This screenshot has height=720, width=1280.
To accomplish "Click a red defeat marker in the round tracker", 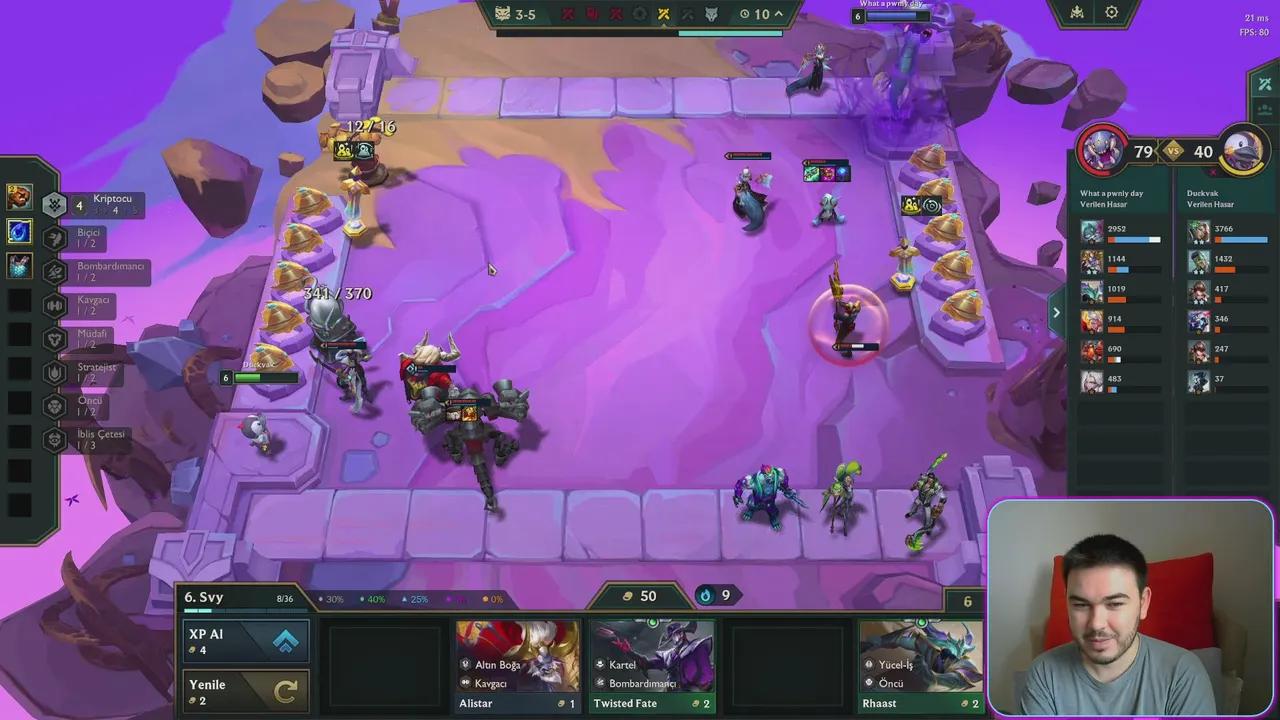I will pos(567,14).
